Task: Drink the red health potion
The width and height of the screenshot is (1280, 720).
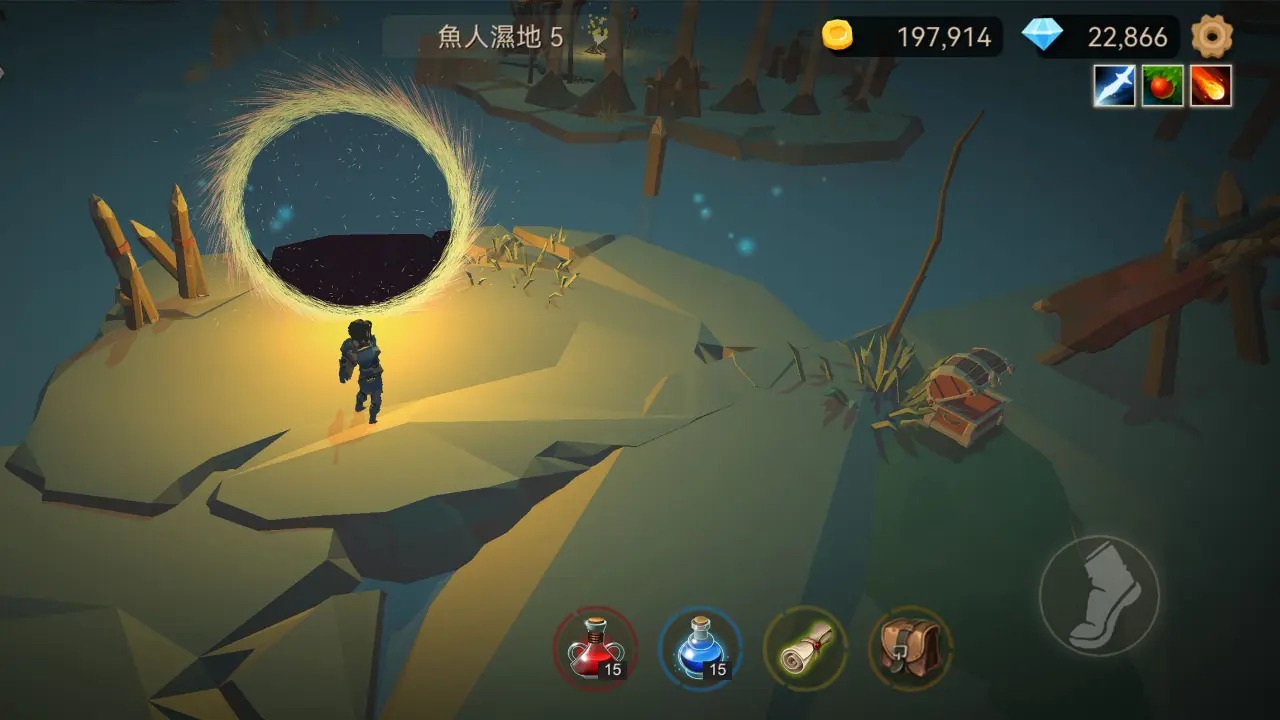Action: [597, 650]
